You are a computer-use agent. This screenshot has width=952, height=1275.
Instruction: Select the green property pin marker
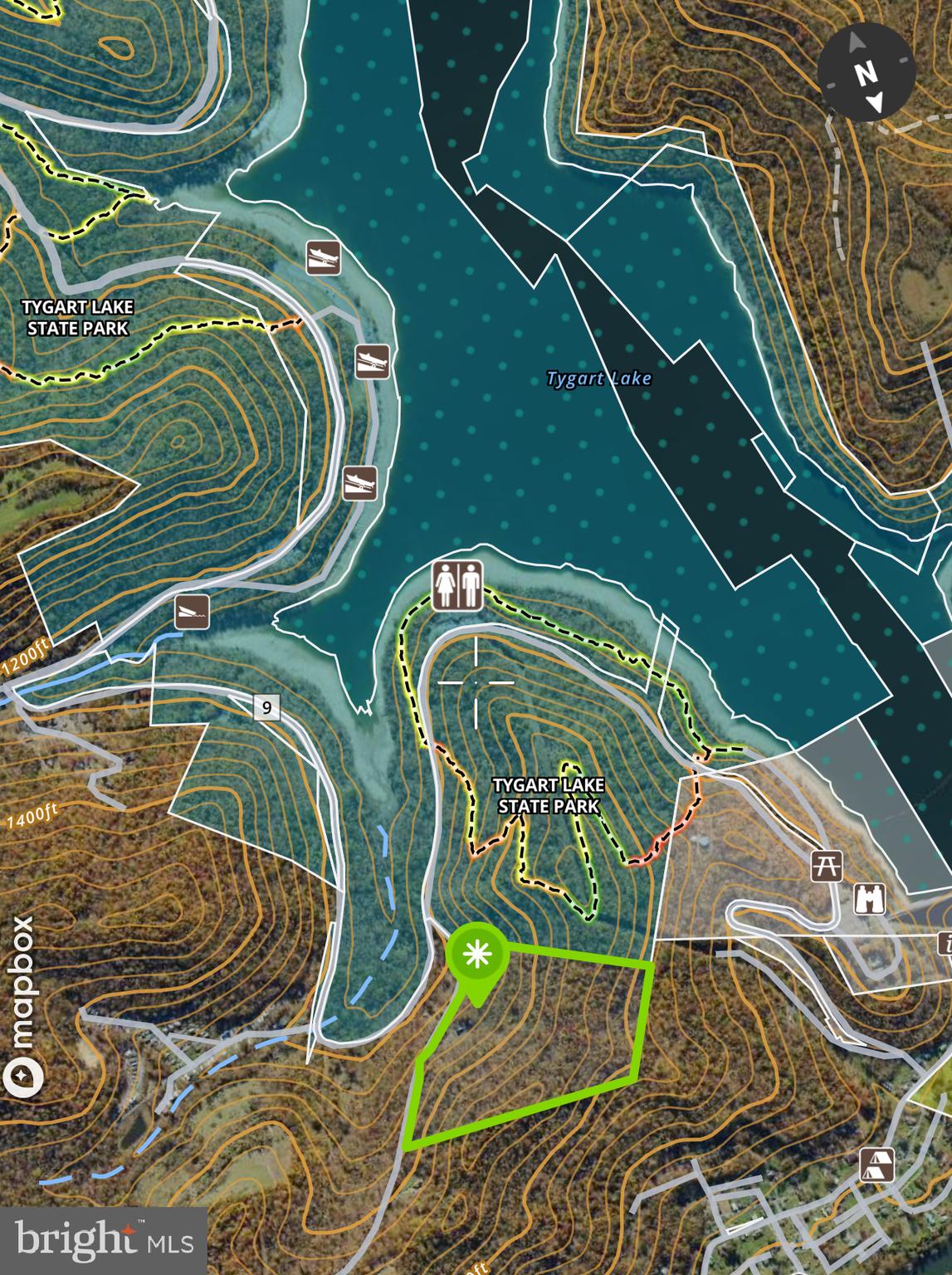click(x=477, y=956)
